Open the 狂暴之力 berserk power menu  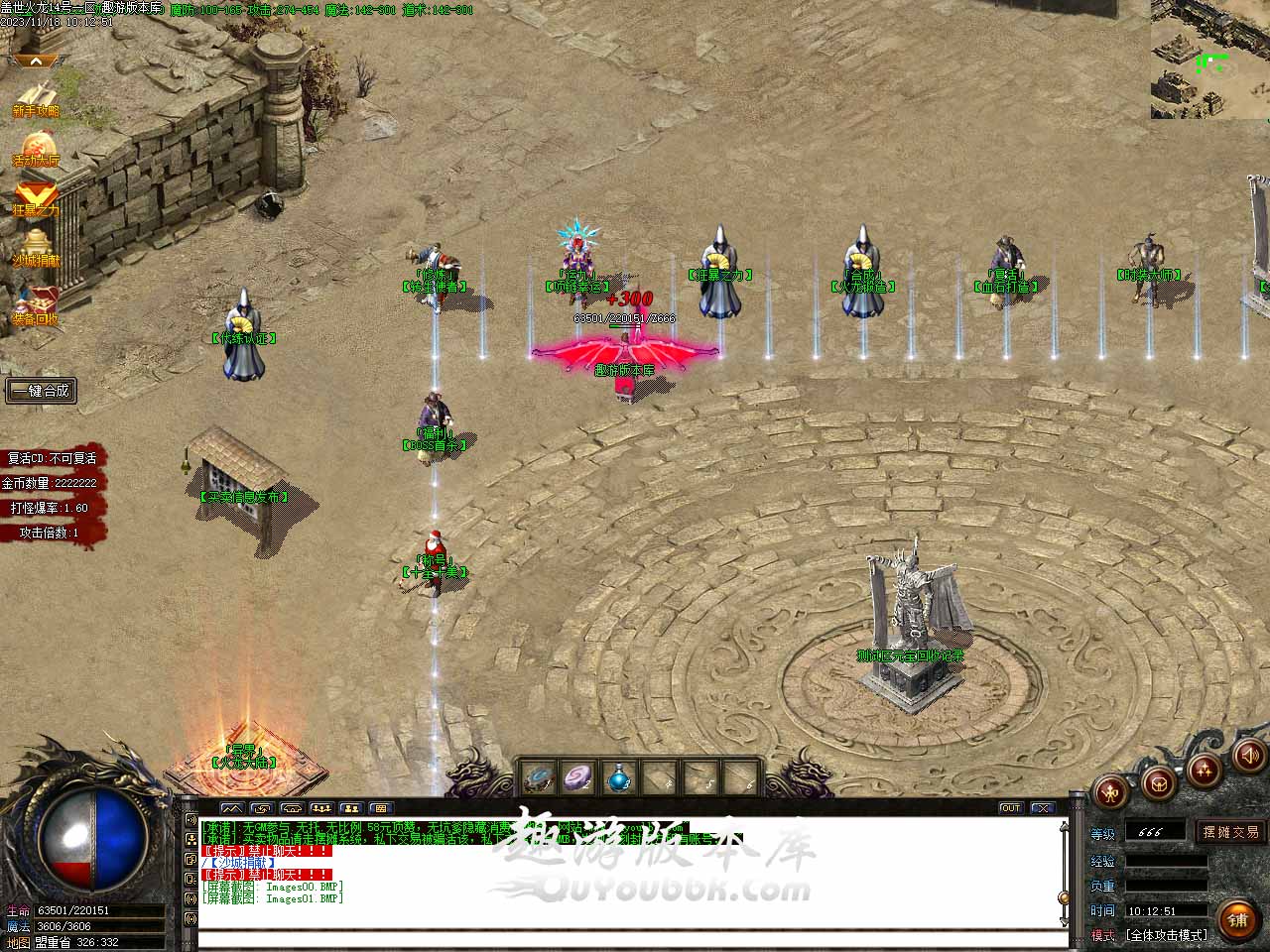[x=36, y=198]
